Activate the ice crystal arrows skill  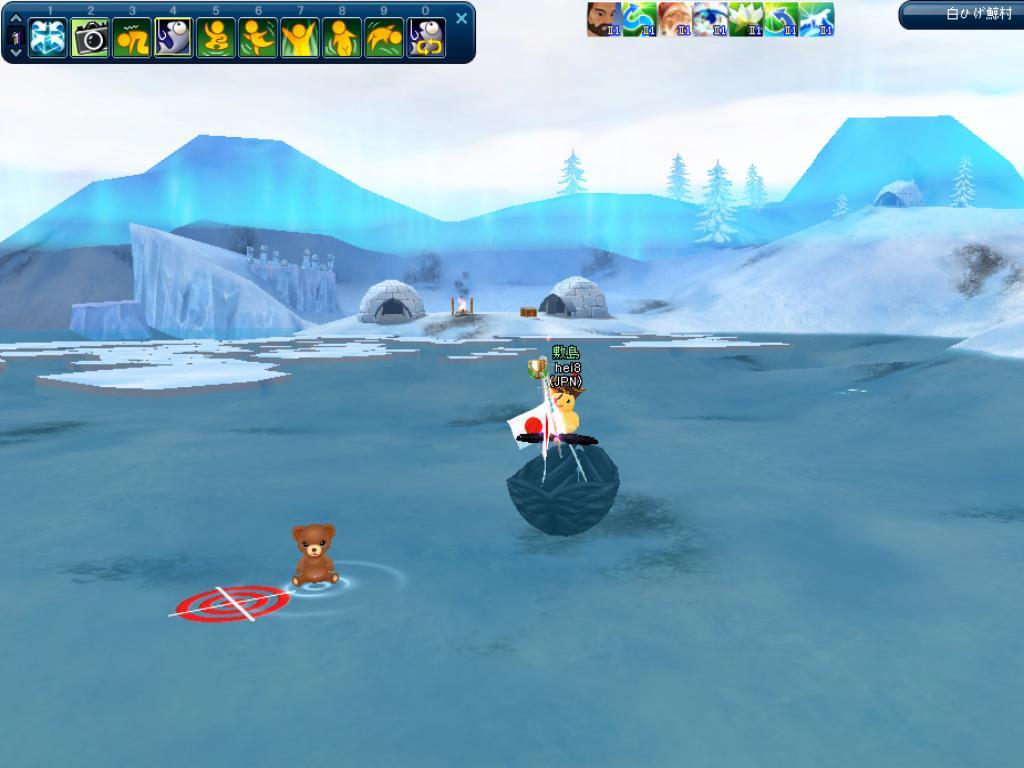point(48,38)
